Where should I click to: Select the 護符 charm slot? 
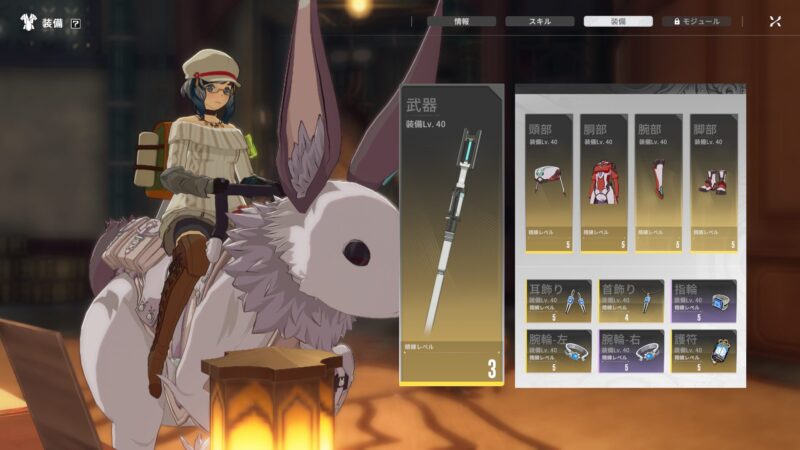click(x=703, y=351)
